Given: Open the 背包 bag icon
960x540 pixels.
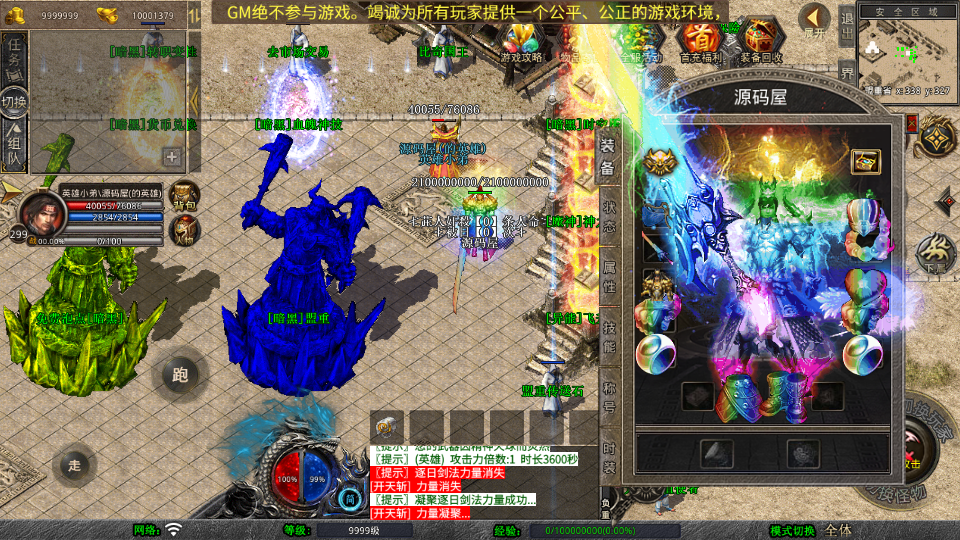Looking at the screenshot, I should pos(184,196).
